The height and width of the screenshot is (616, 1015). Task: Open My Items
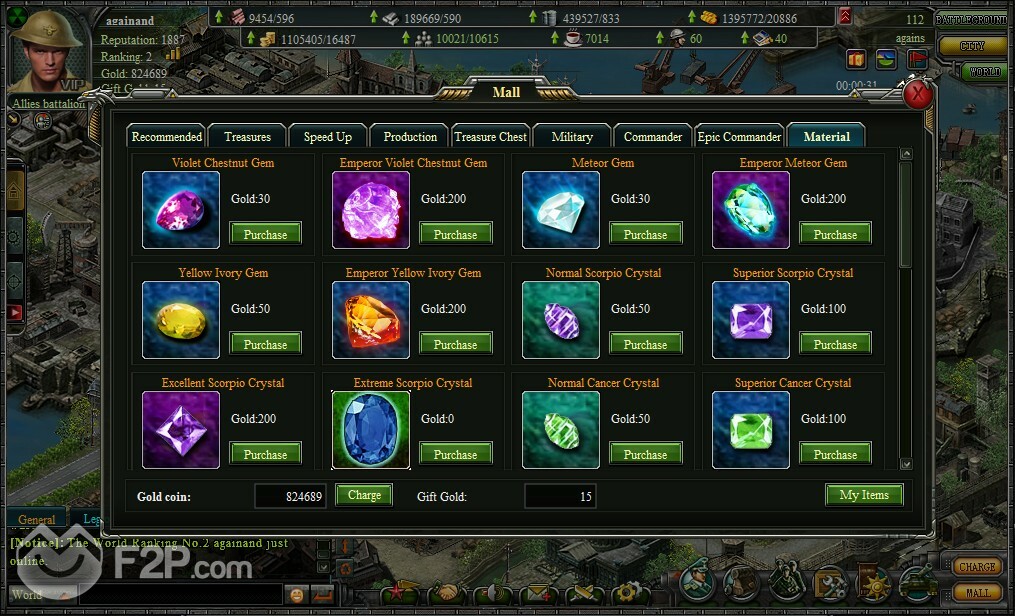(864, 495)
